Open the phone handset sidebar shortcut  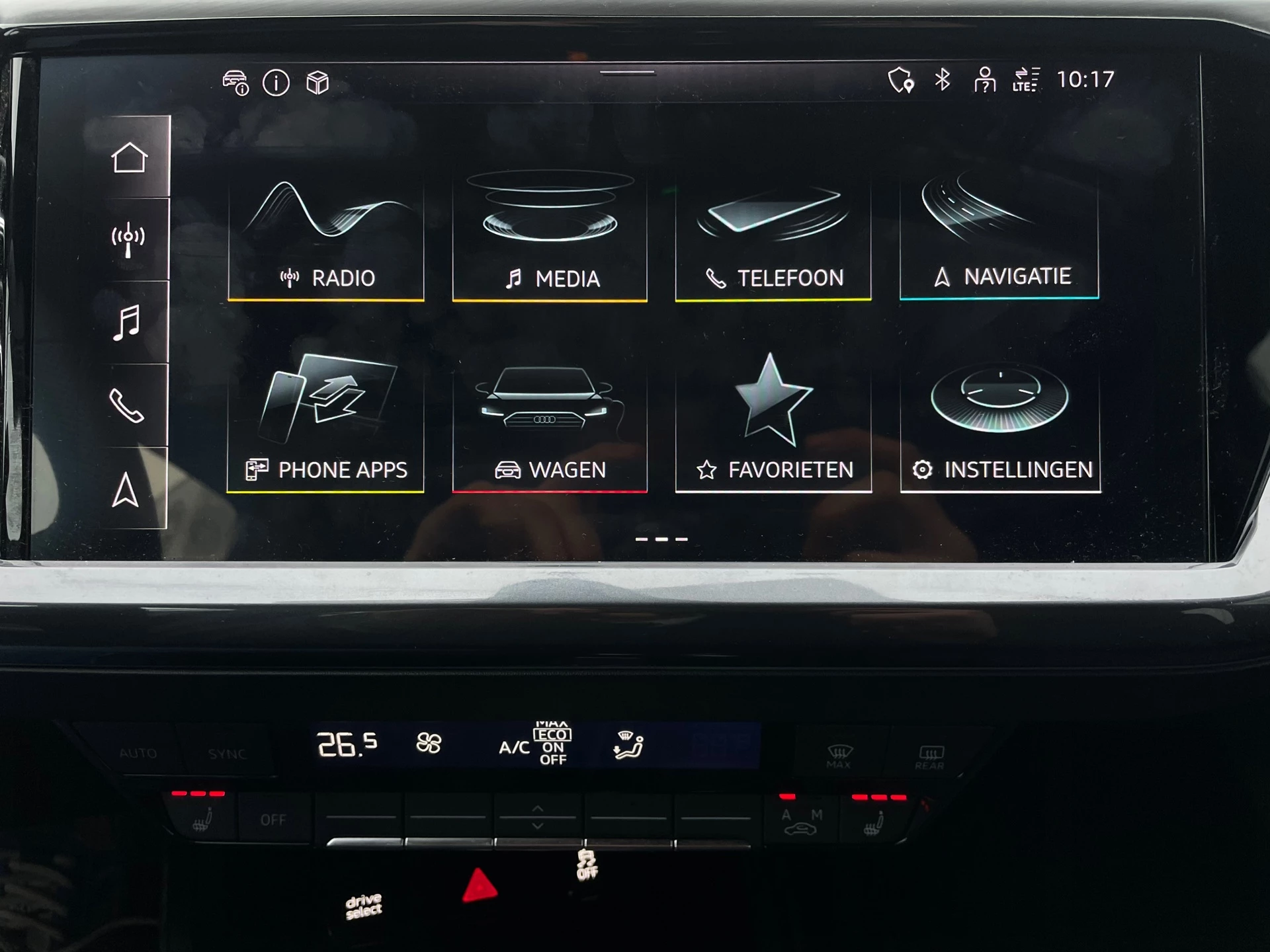click(126, 405)
